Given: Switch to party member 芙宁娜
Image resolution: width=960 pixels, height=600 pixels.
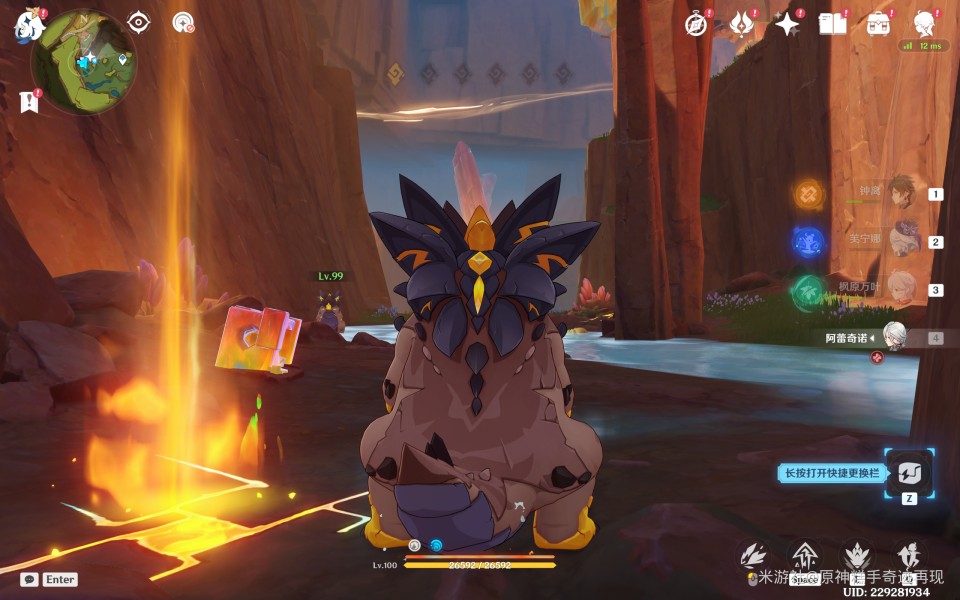Looking at the screenshot, I should [x=902, y=241].
